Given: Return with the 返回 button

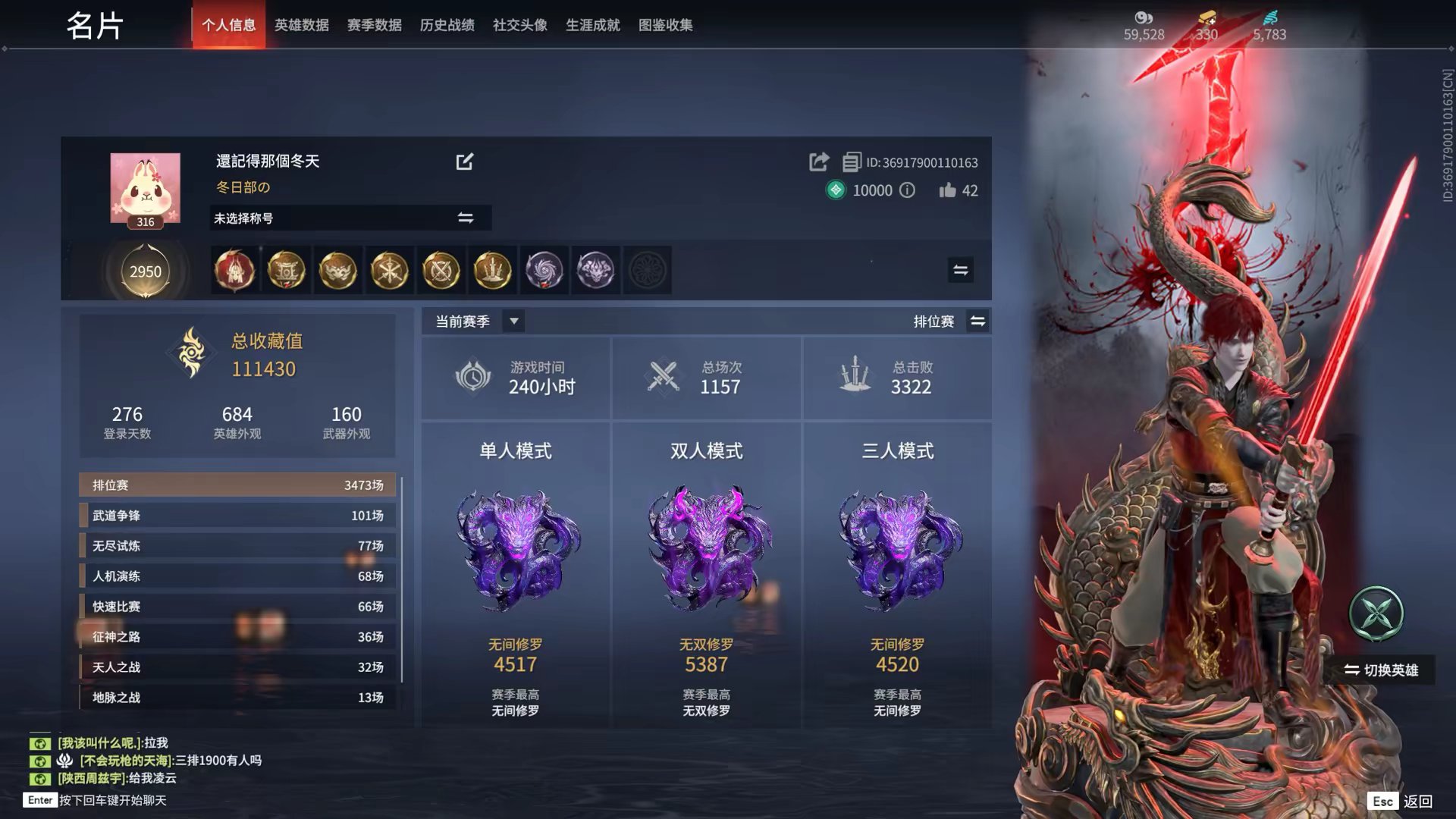Looking at the screenshot, I should pos(1417,801).
